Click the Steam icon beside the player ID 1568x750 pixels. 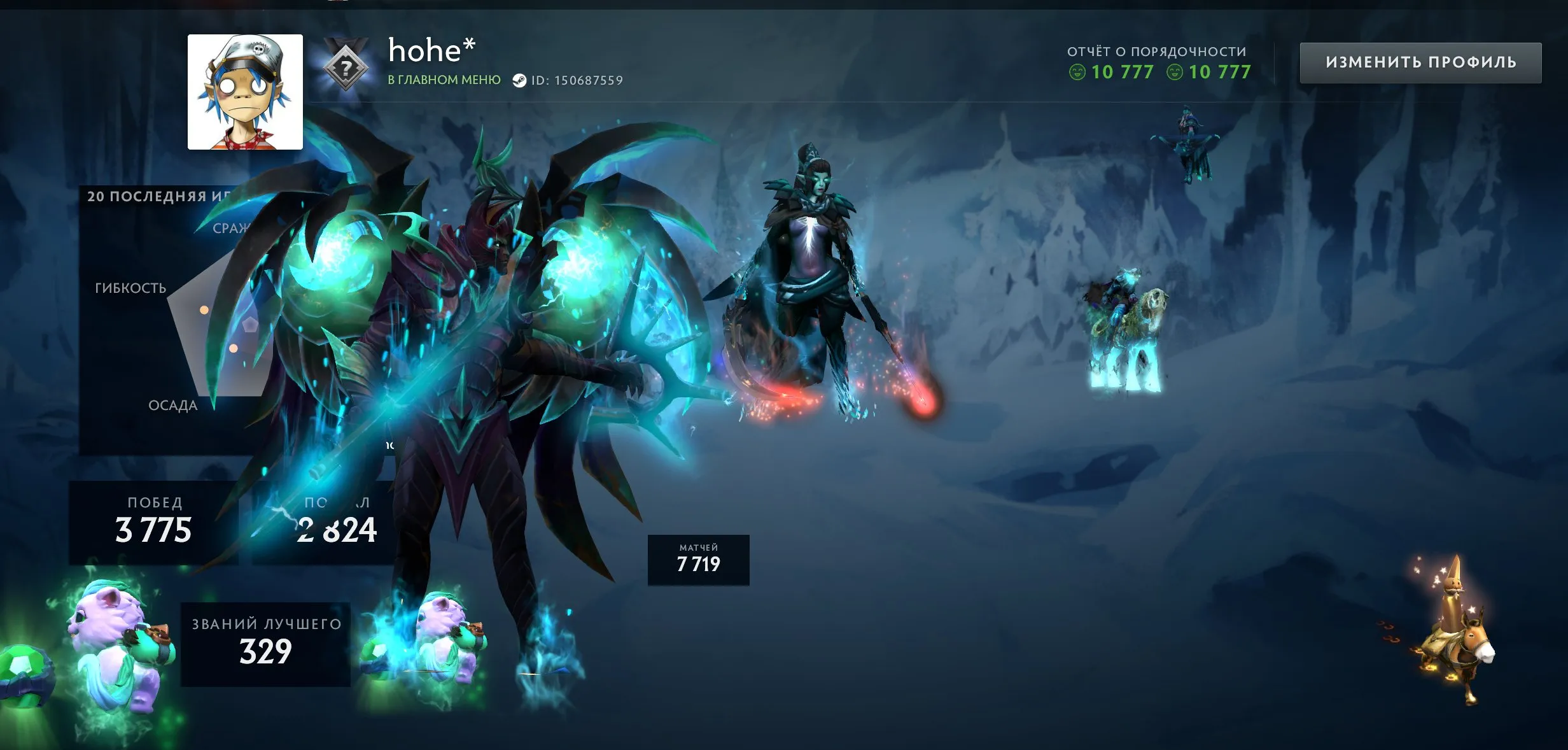click(520, 80)
